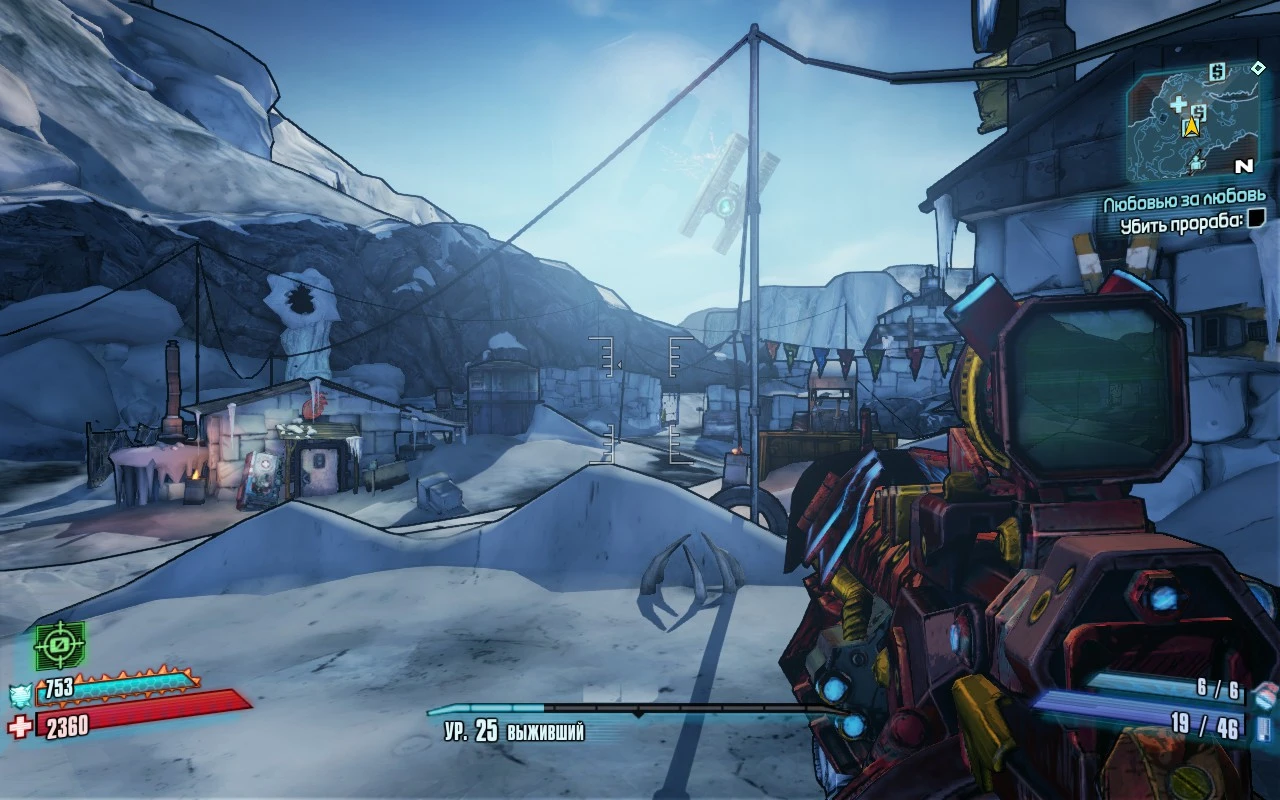Select the yellow player arrow on the minimap
Viewport: 1280px width, 800px height.
tap(1190, 126)
